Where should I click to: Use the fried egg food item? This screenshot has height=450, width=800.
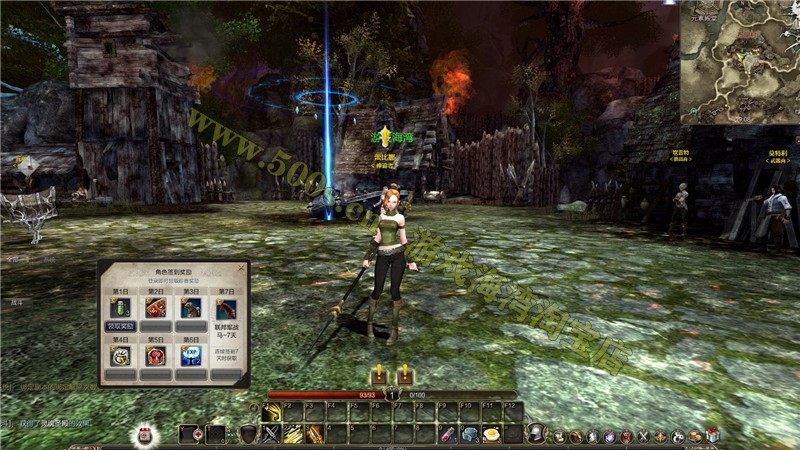pos(491,434)
